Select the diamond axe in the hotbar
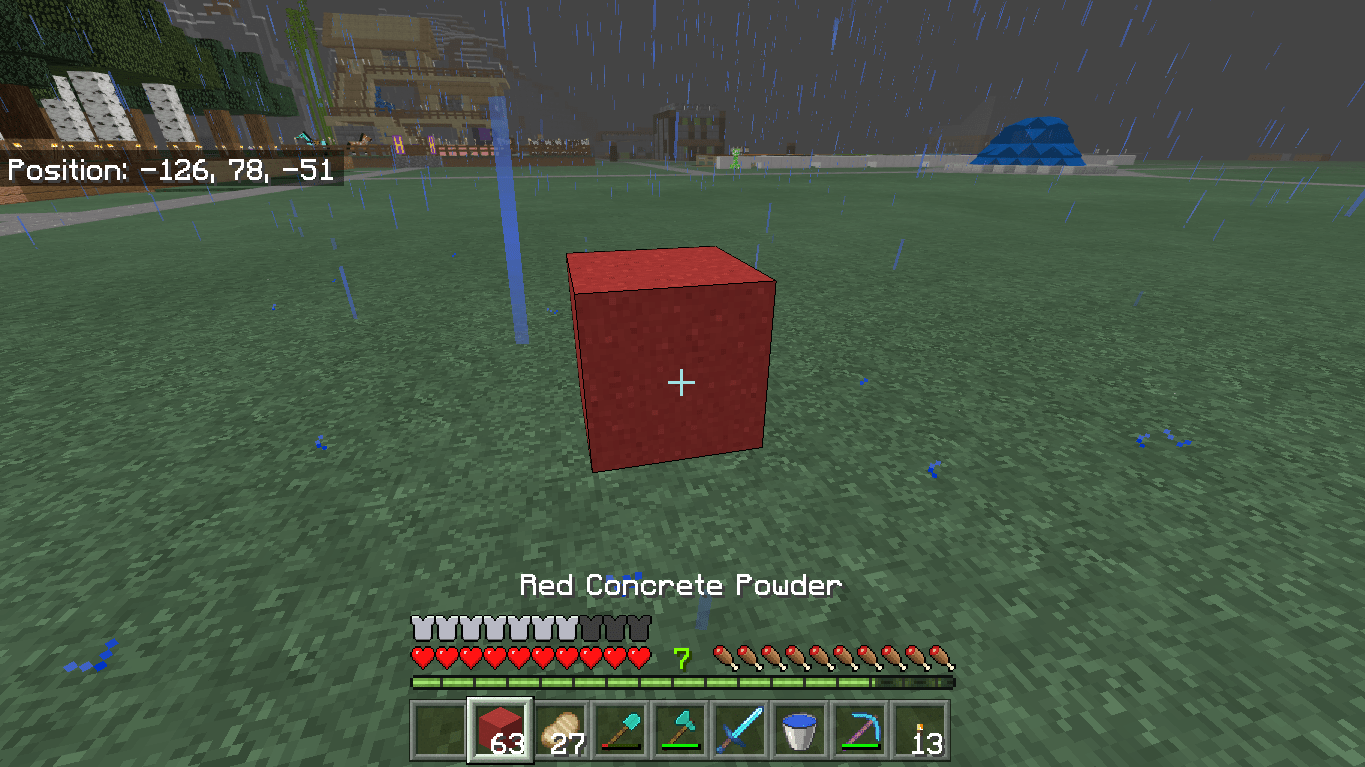The height and width of the screenshot is (767, 1365). click(x=679, y=729)
